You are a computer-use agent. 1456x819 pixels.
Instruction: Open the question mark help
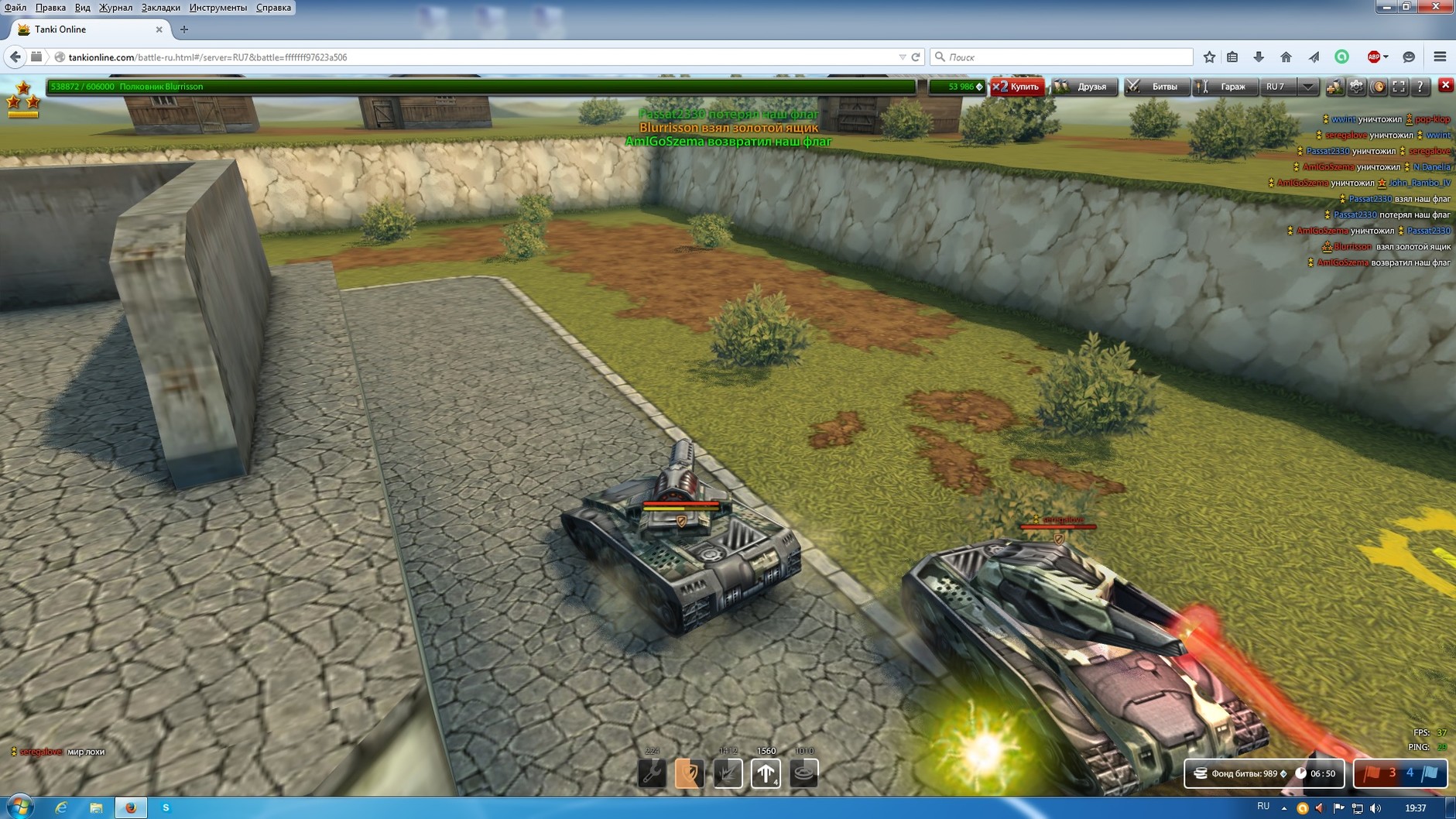pyautogui.click(x=1420, y=87)
